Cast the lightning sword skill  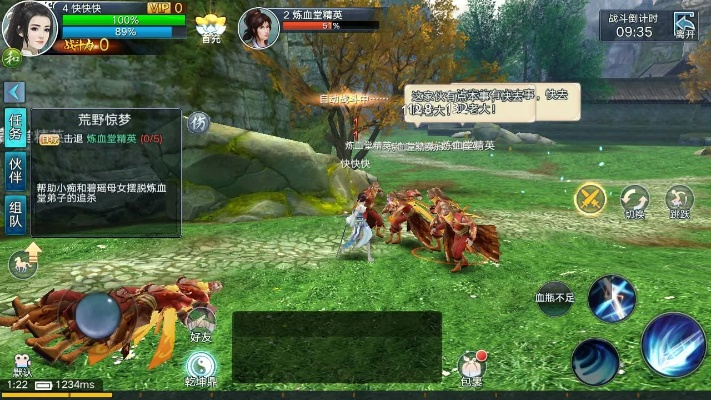click(x=612, y=299)
